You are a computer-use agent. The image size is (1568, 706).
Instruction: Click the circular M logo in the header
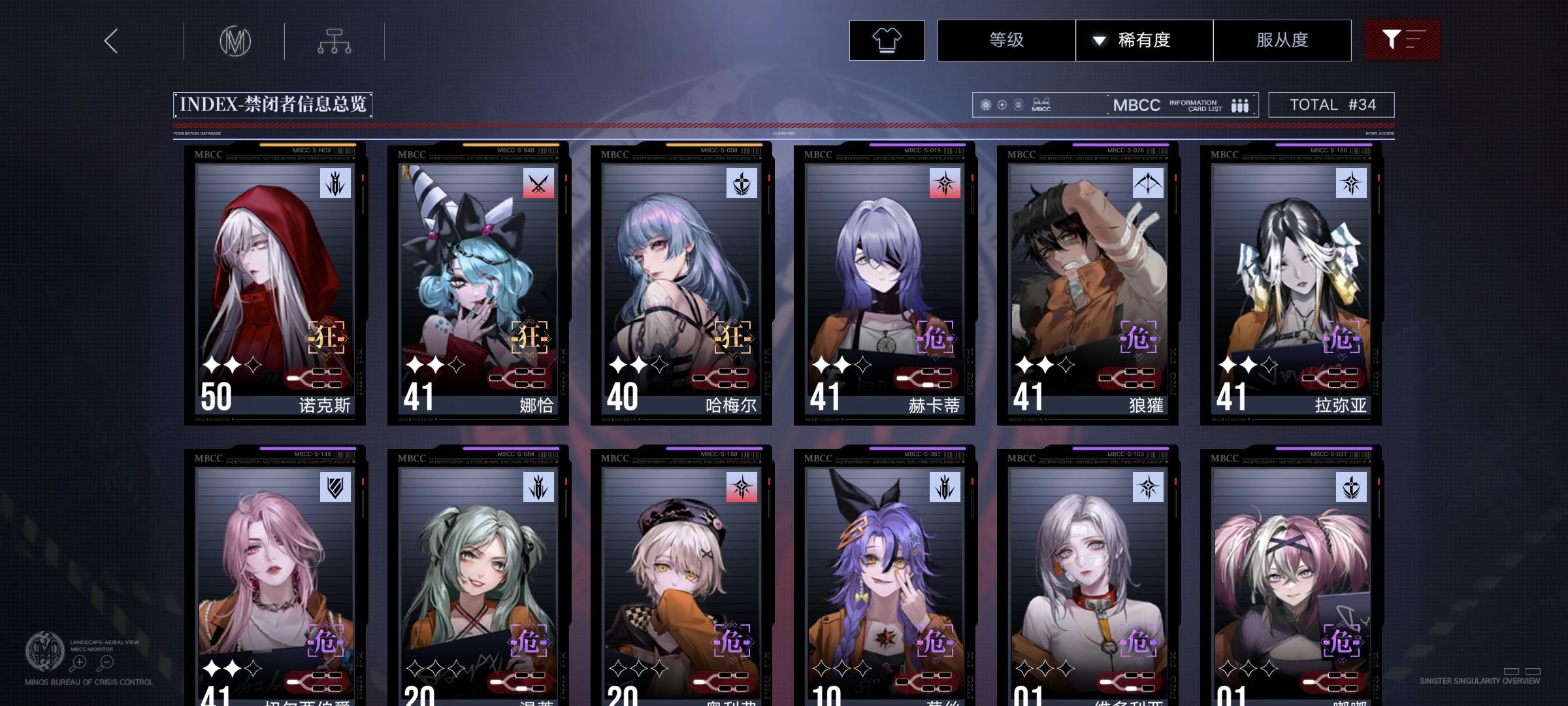click(x=237, y=41)
